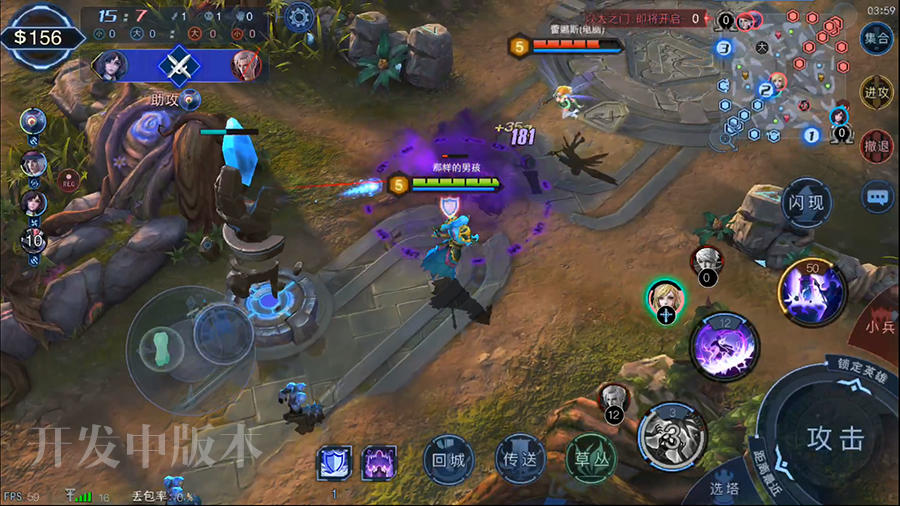This screenshot has height=506, width=900.
Task: Open the shop via the $156 gold button
Action: tap(38, 37)
